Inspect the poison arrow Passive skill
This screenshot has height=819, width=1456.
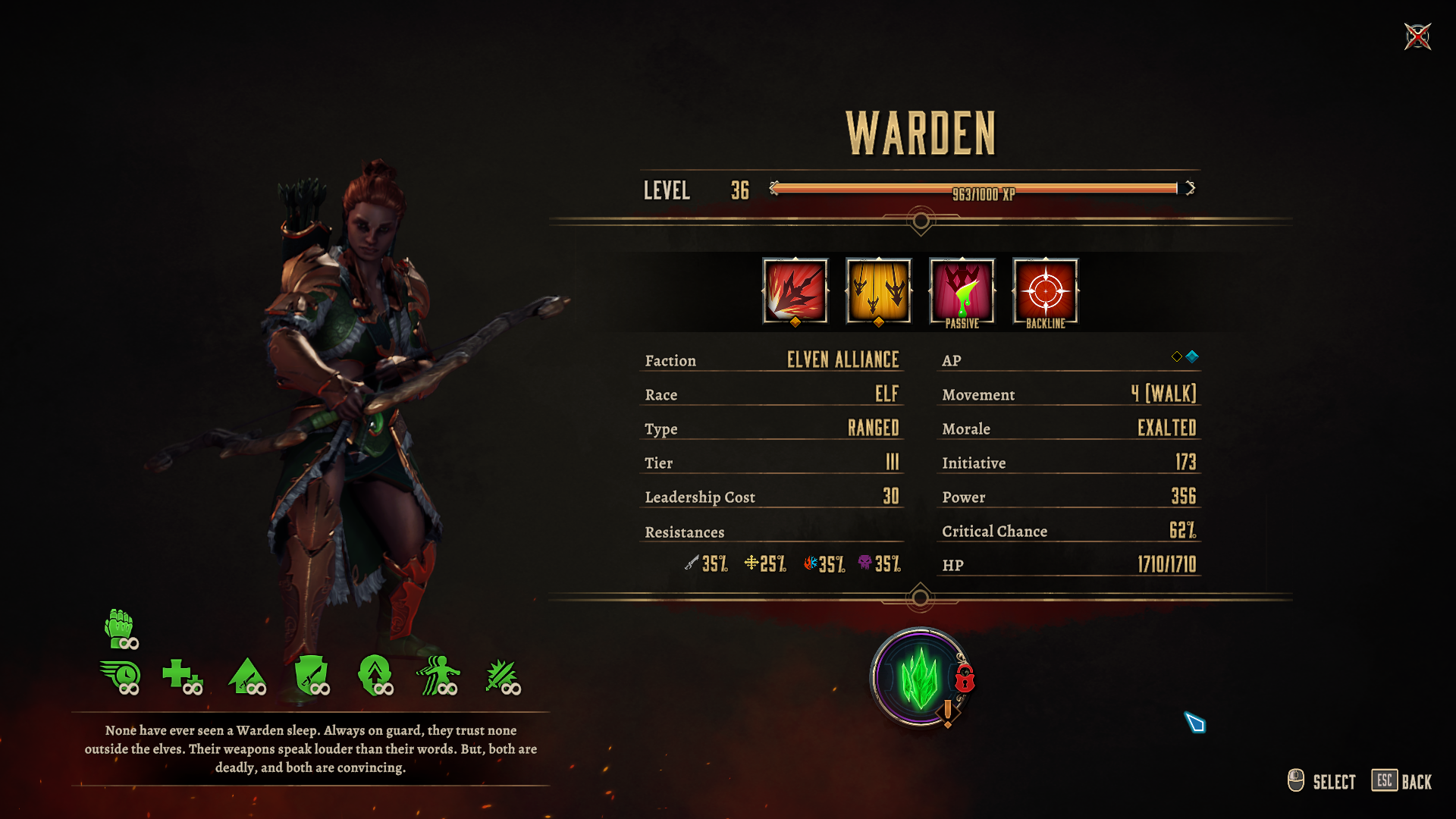[962, 291]
